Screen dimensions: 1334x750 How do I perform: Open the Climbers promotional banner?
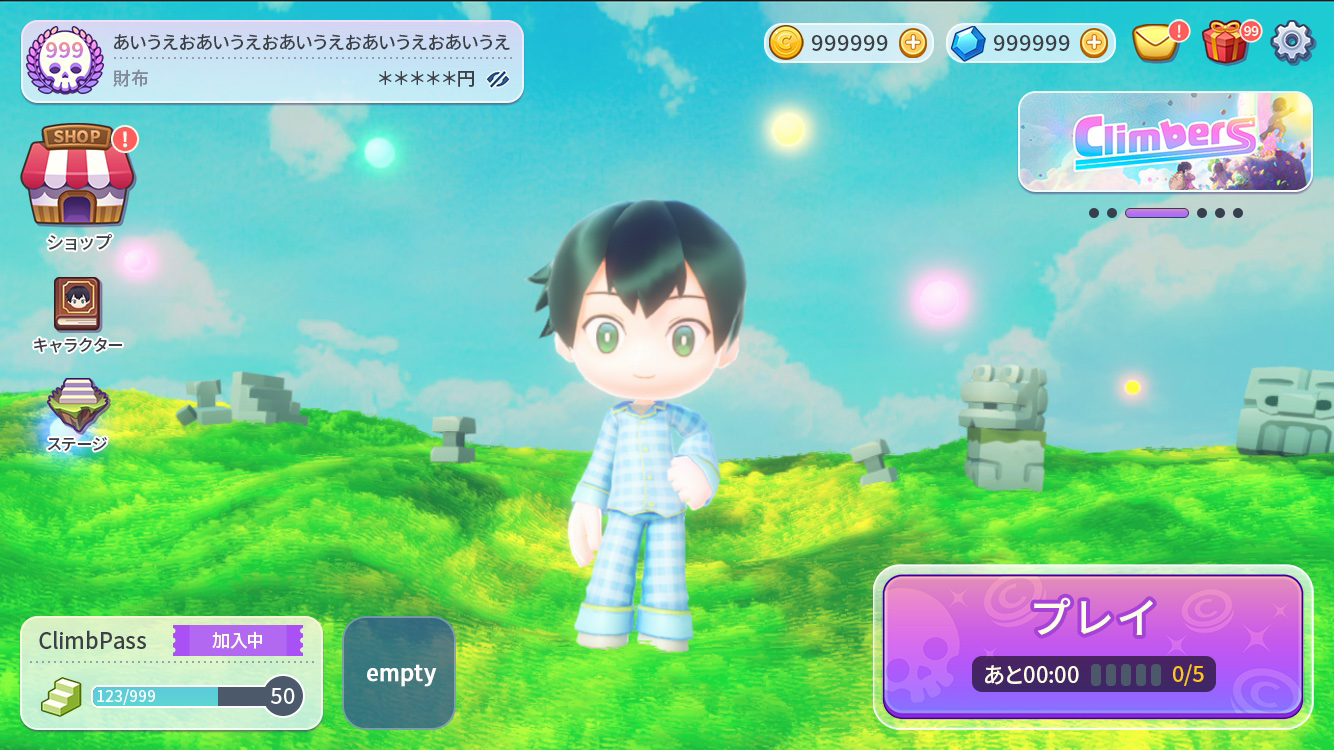click(x=1165, y=141)
